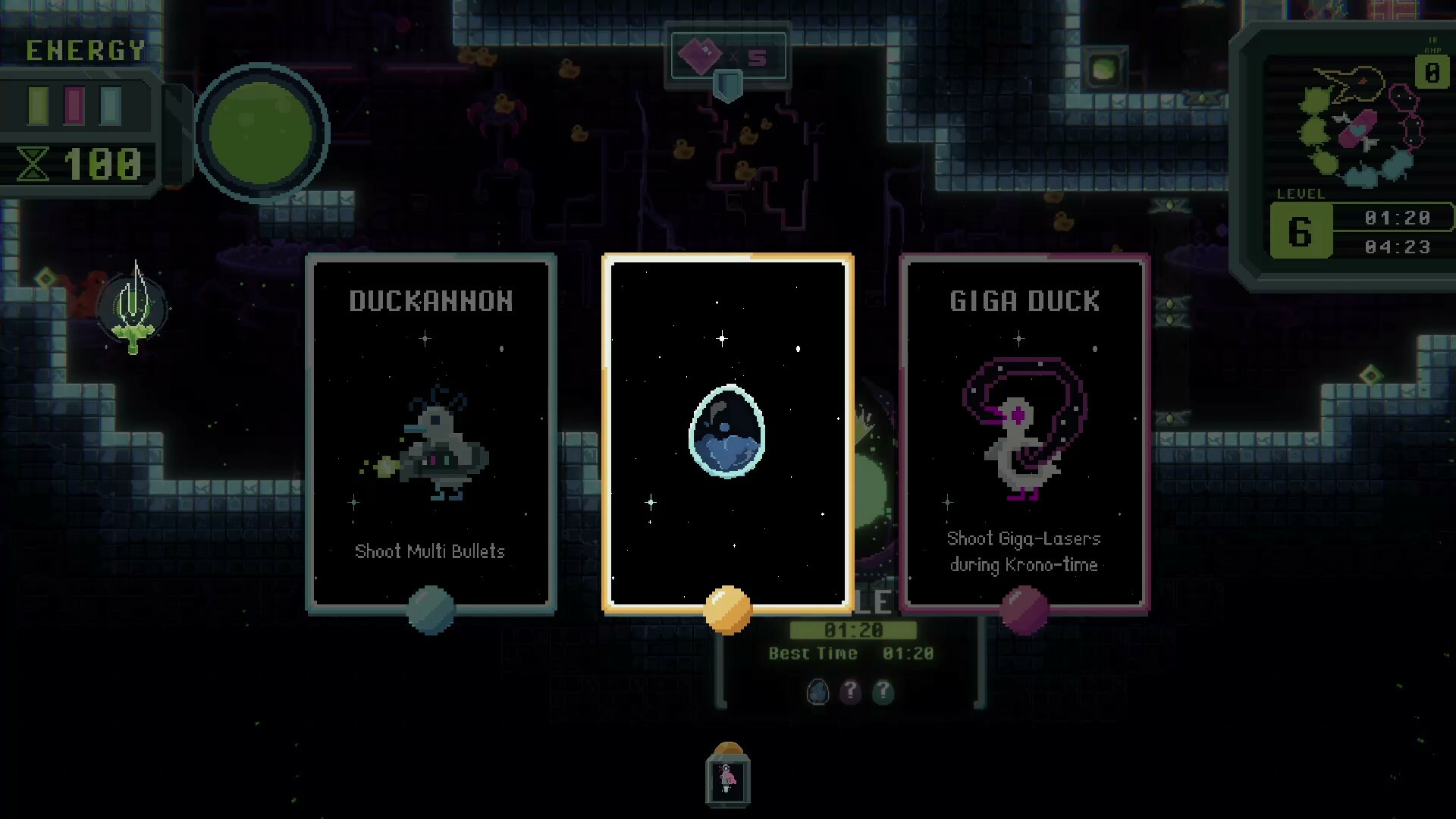Click the revealed blue egg icon below Best Time
Image resolution: width=1456 pixels, height=819 pixels.
(819, 692)
